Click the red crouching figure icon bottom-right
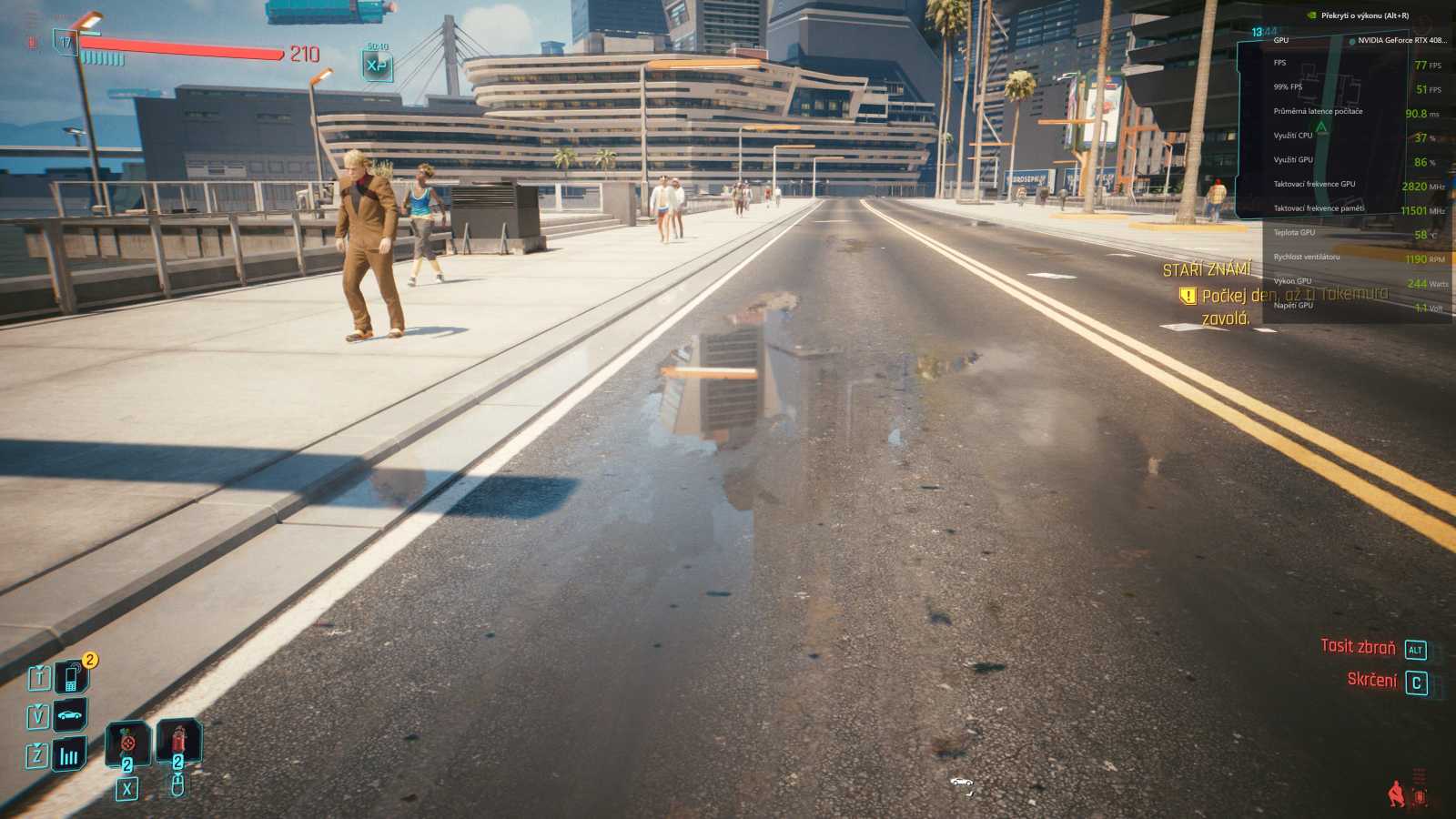1456x819 pixels. (1394, 794)
